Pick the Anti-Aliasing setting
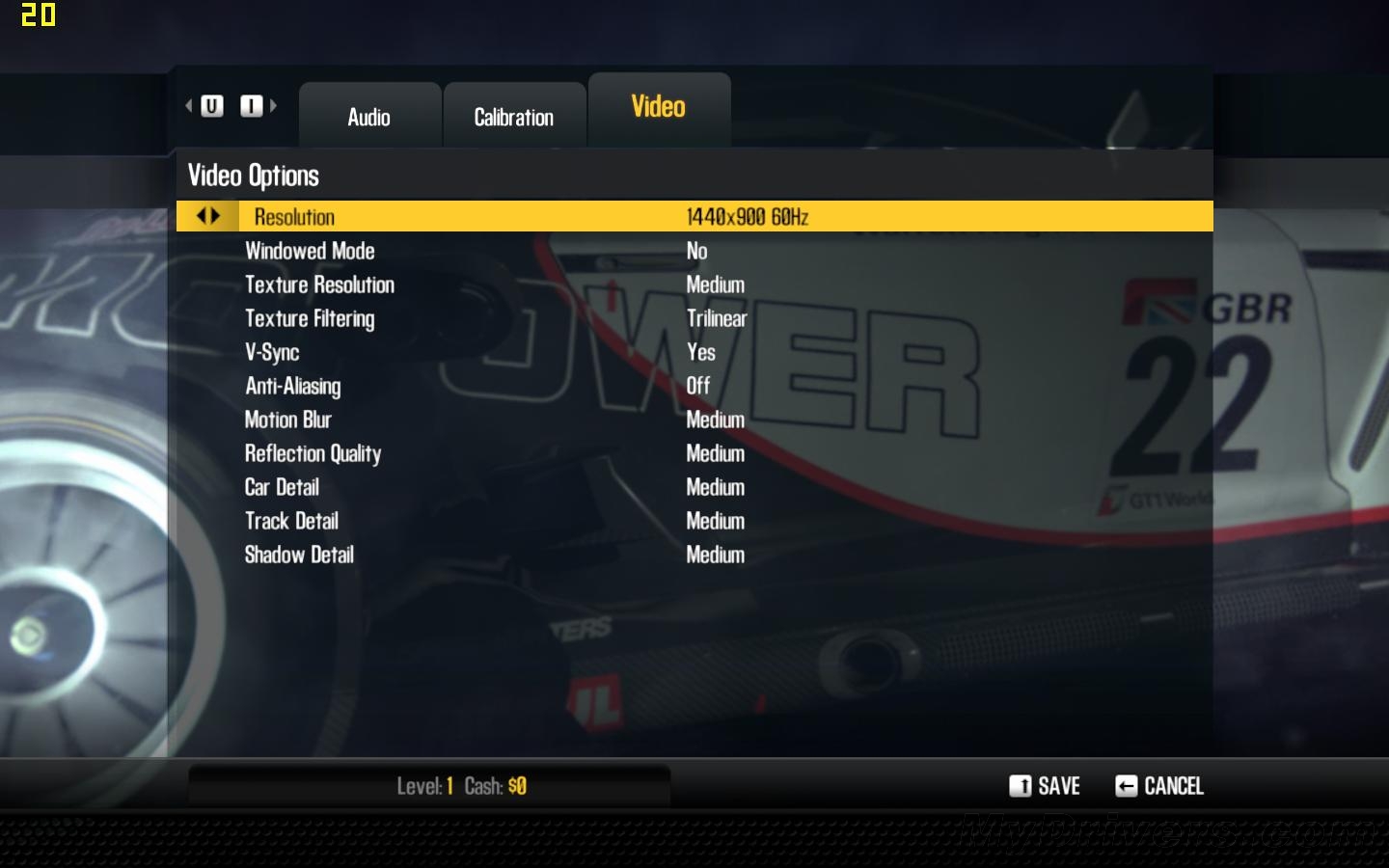1389x868 pixels. point(292,386)
